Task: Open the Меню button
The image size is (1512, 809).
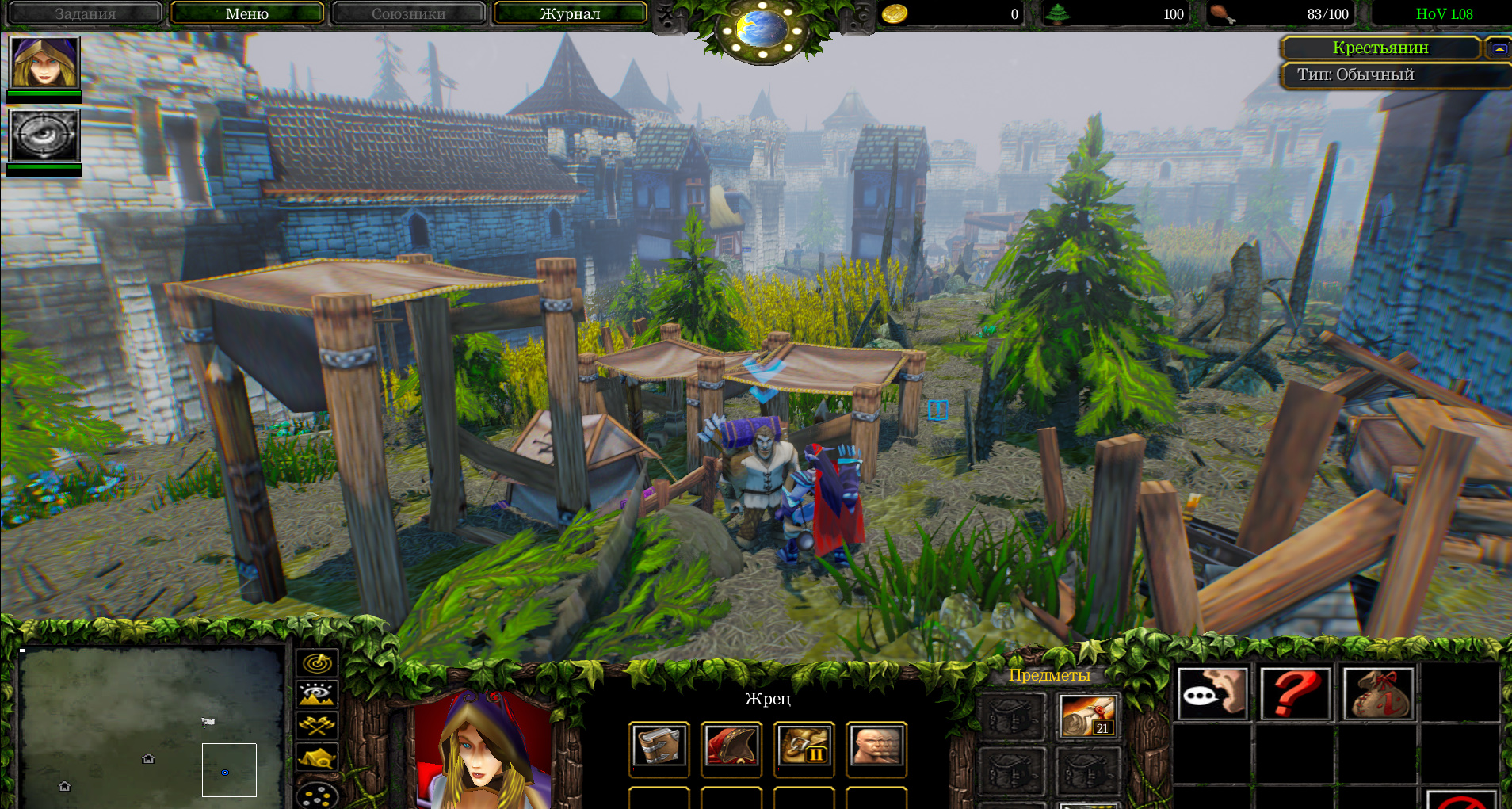Action: tap(246, 13)
